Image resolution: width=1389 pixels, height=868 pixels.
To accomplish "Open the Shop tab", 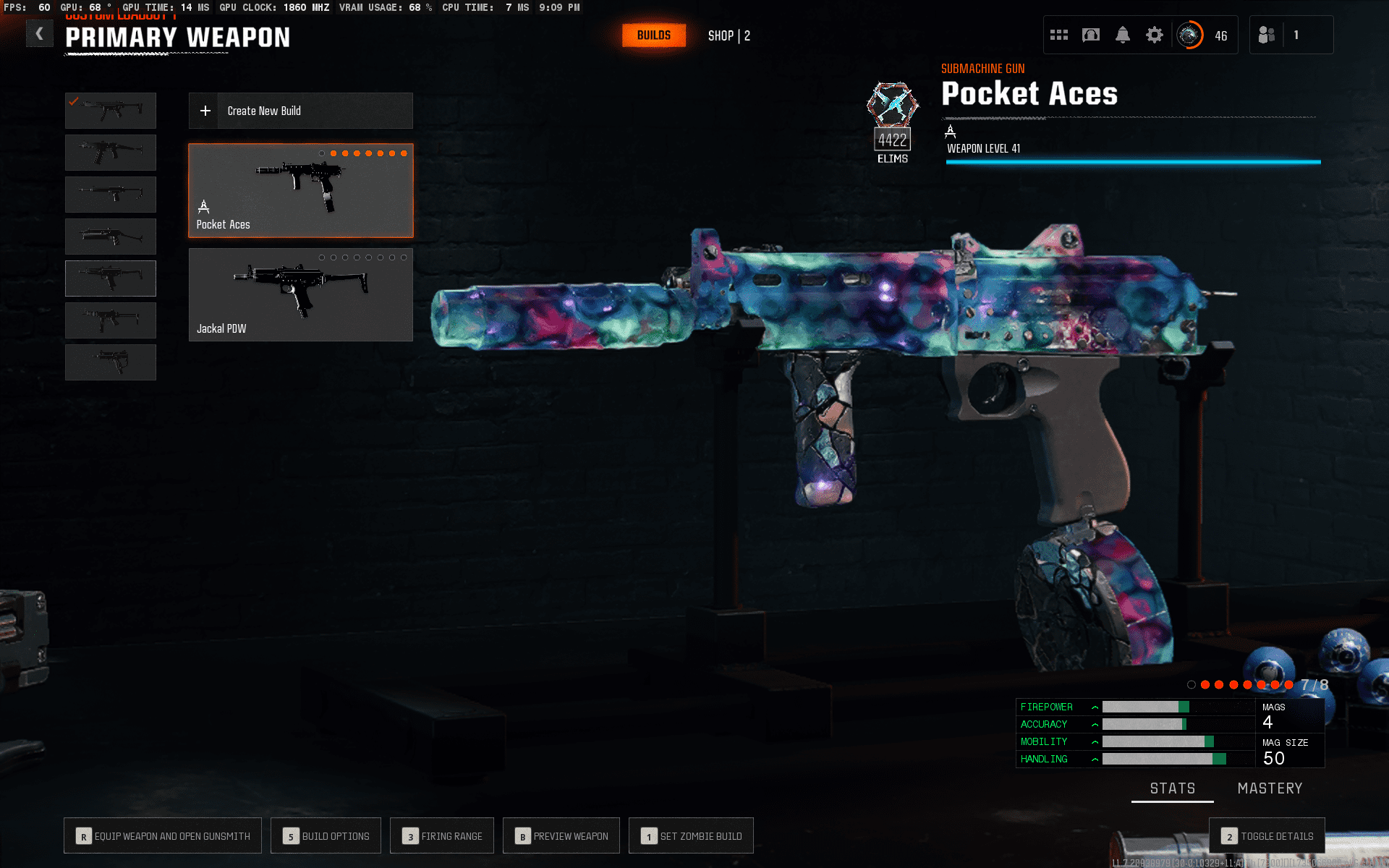I will (x=729, y=35).
